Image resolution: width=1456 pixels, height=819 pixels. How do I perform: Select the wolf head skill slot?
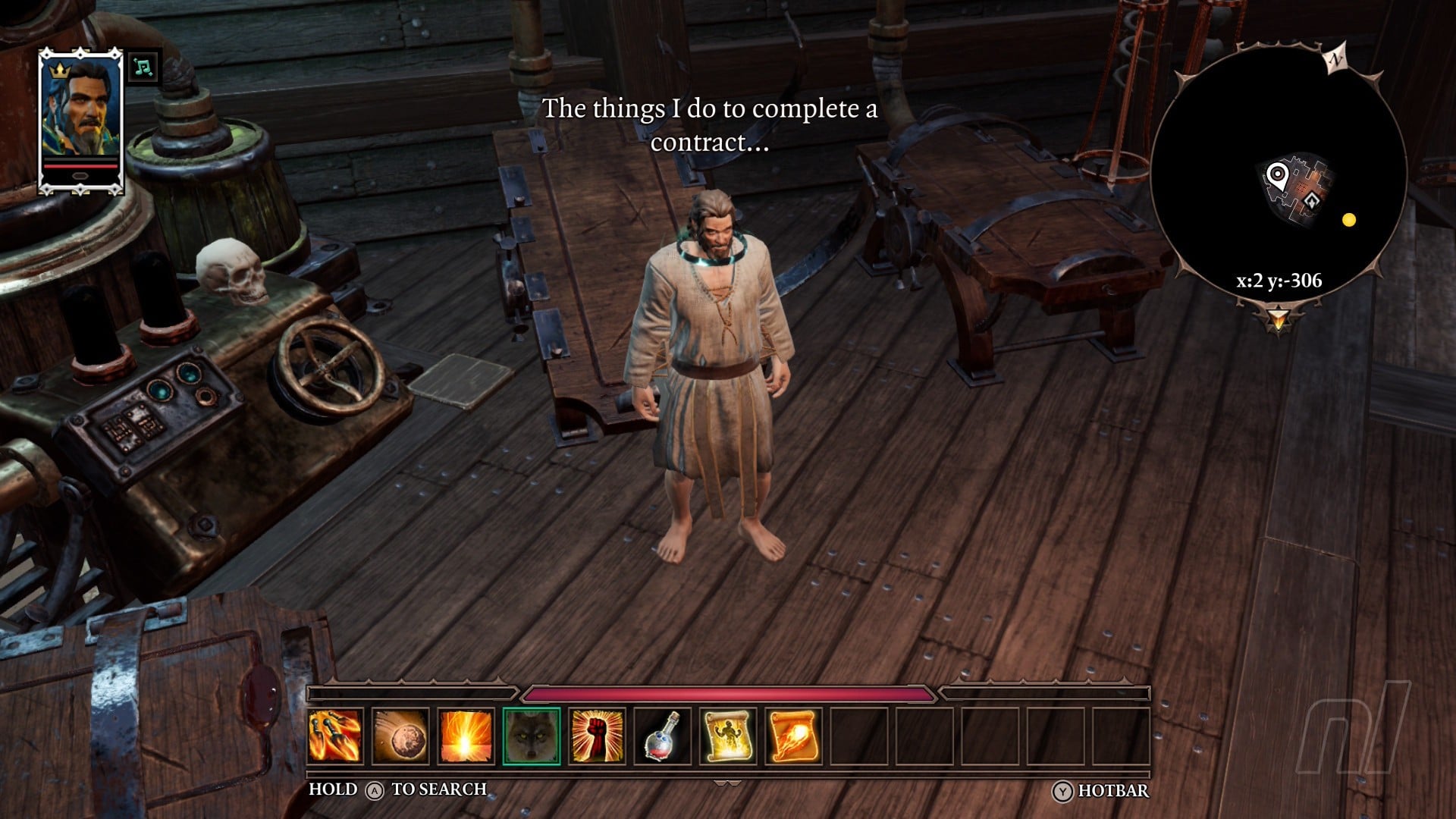531,735
